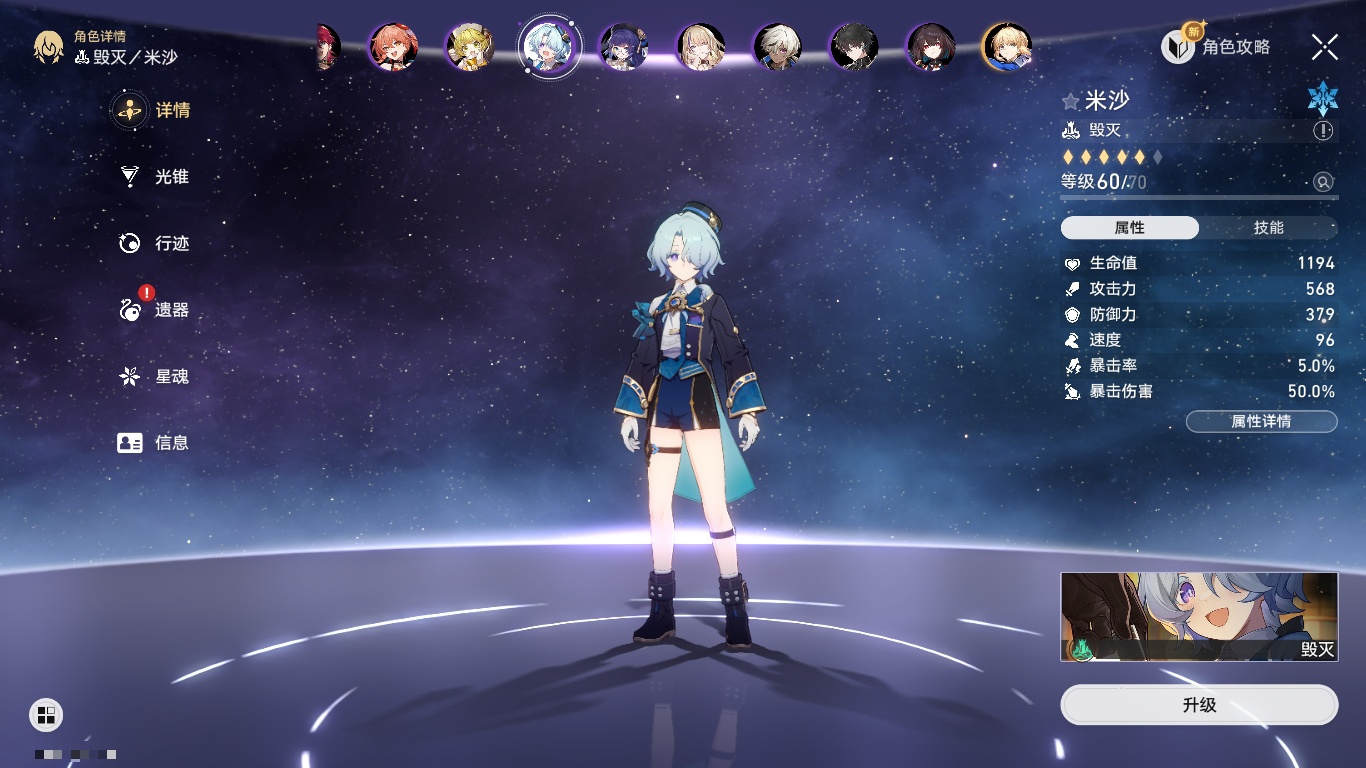Open the 光锥 light cone menu
Viewport: 1366px width, 768px height.
point(155,177)
